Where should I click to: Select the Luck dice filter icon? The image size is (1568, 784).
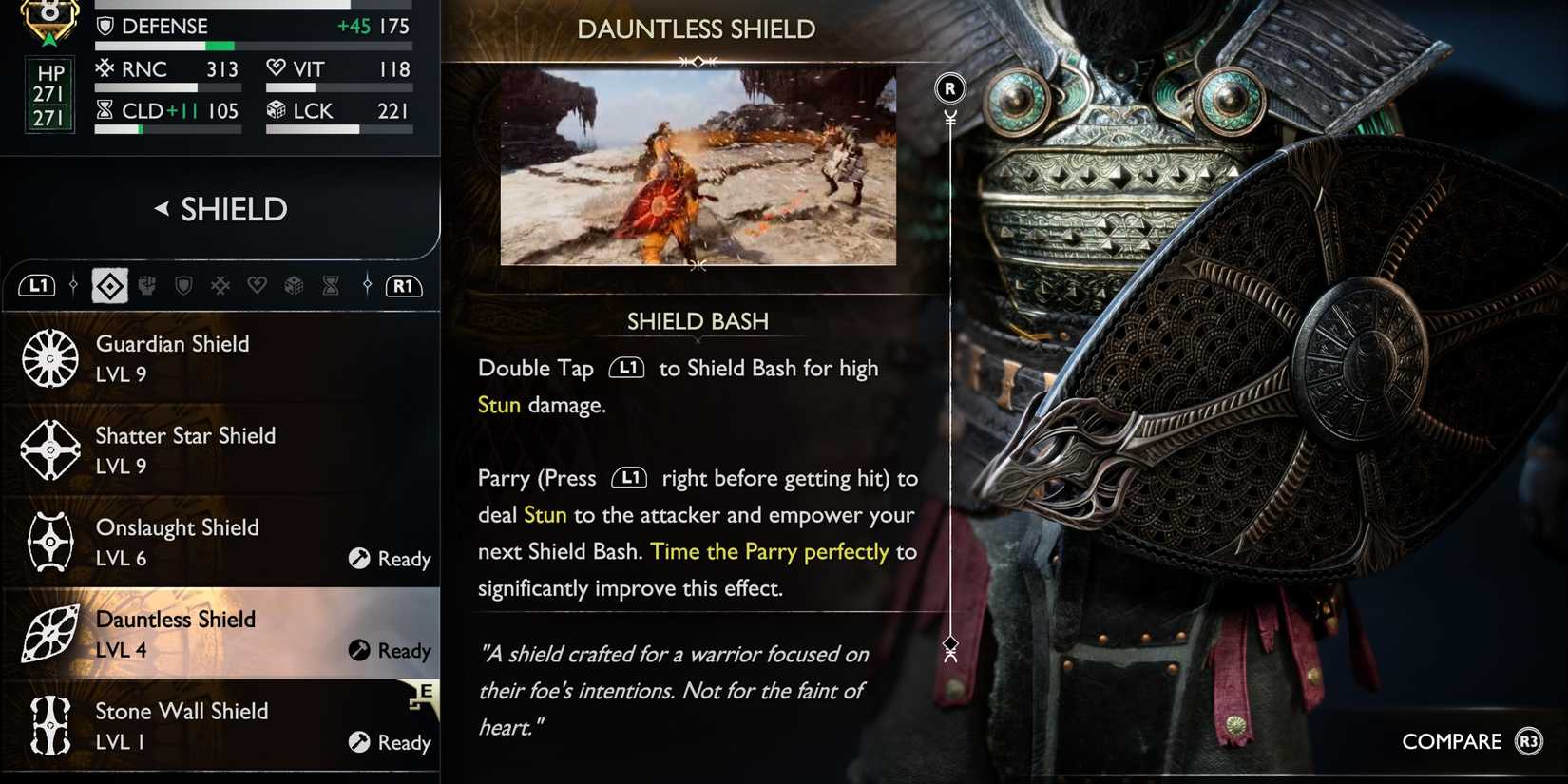click(x=294, y=285)
